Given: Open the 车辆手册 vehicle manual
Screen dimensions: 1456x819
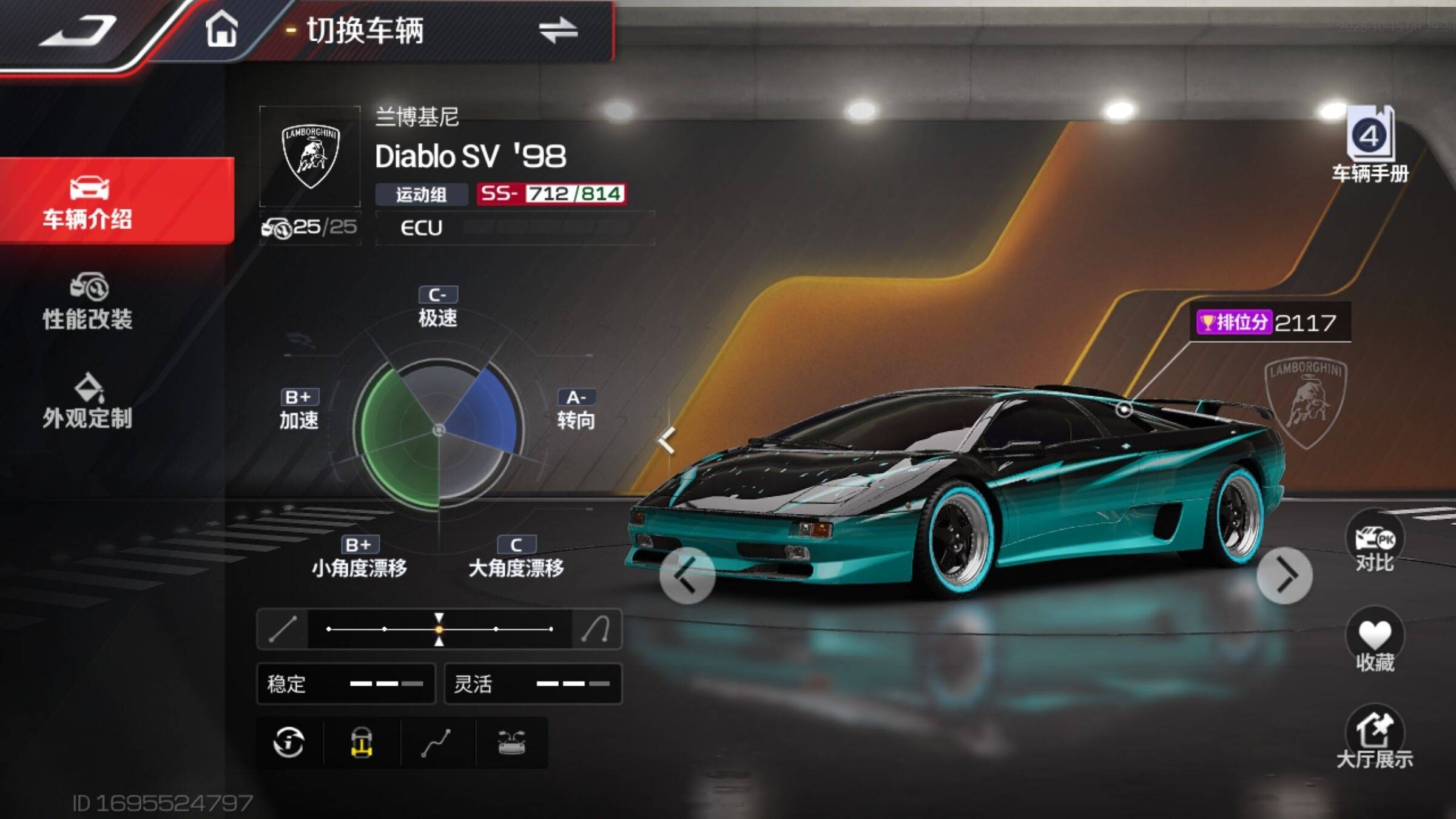Looking at the screenshot, I should 1370,144.
